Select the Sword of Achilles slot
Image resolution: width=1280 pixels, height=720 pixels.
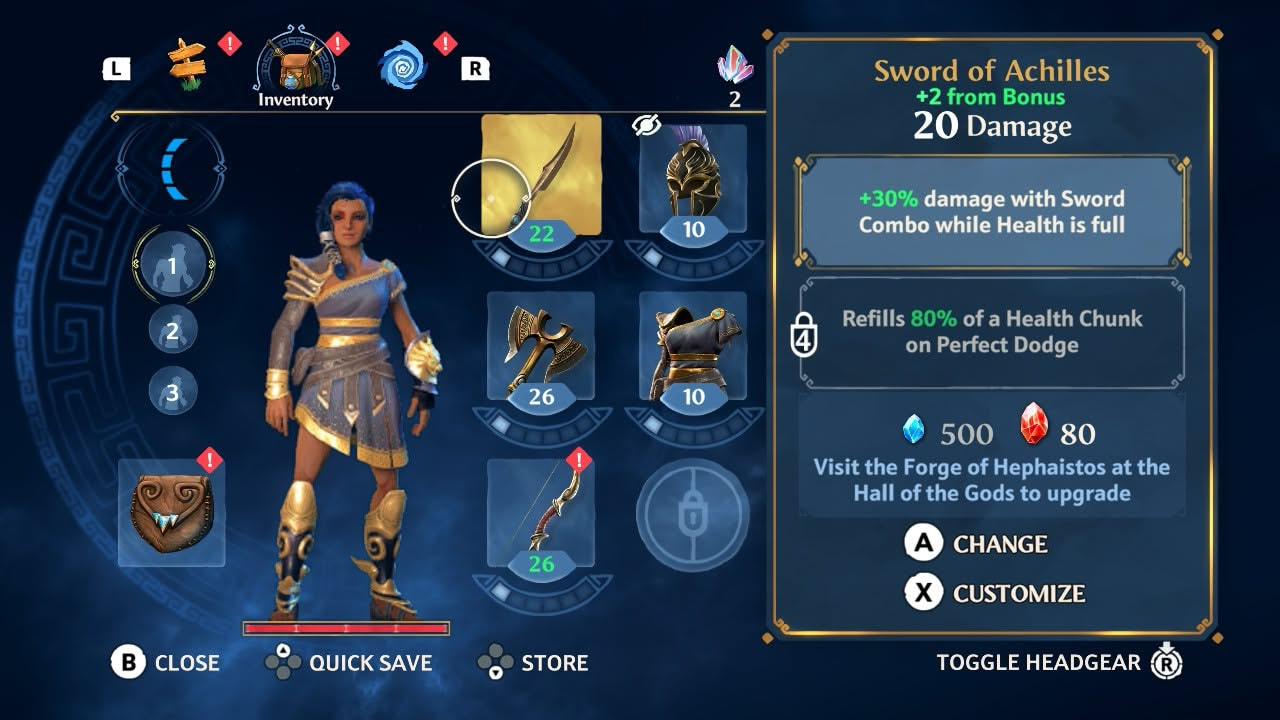pyautogui.click(x=541, y=175)
